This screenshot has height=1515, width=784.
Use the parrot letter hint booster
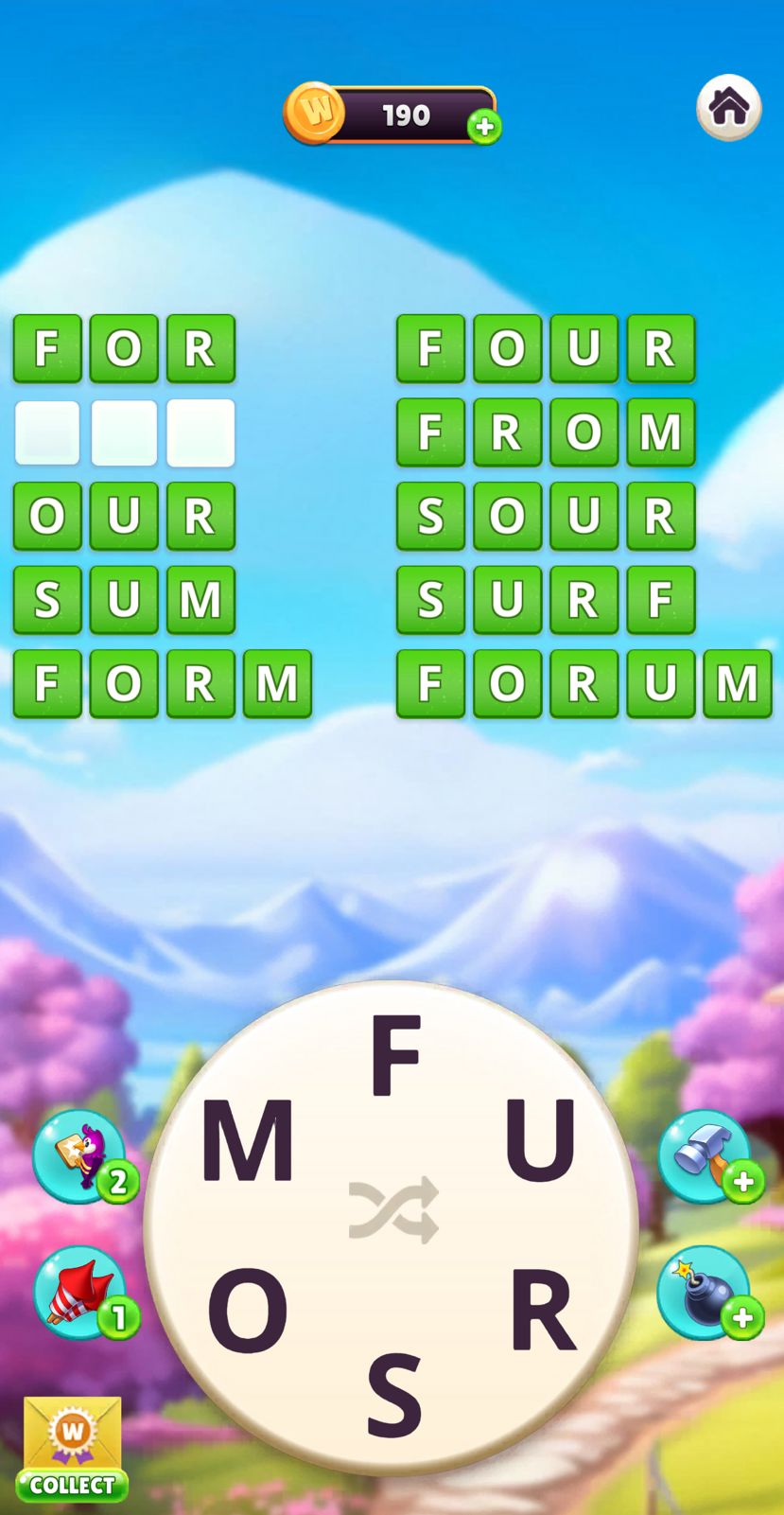(x=79, y=1155)
